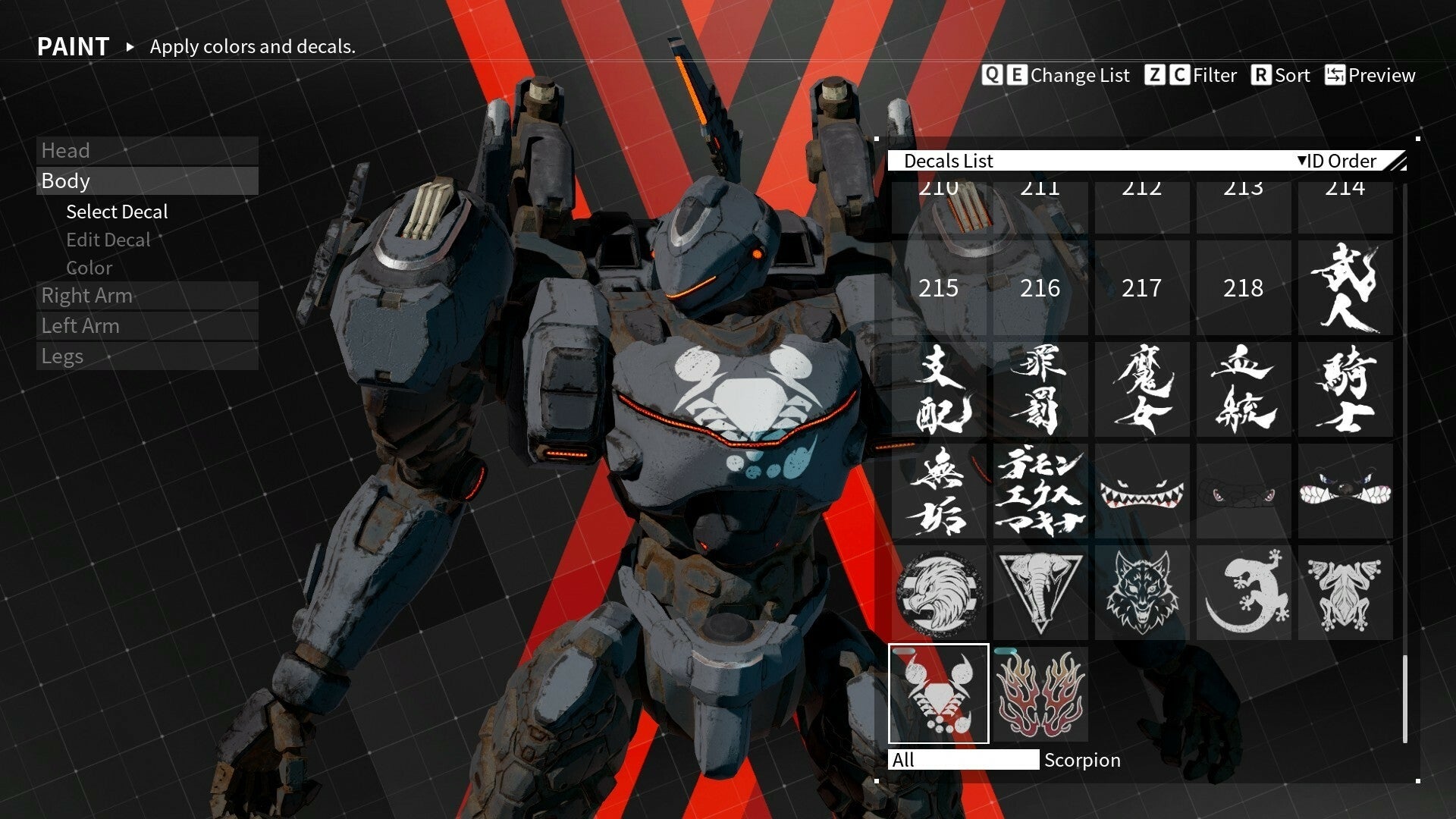
Task: Select decal number 215
Action: pos(938,289)
